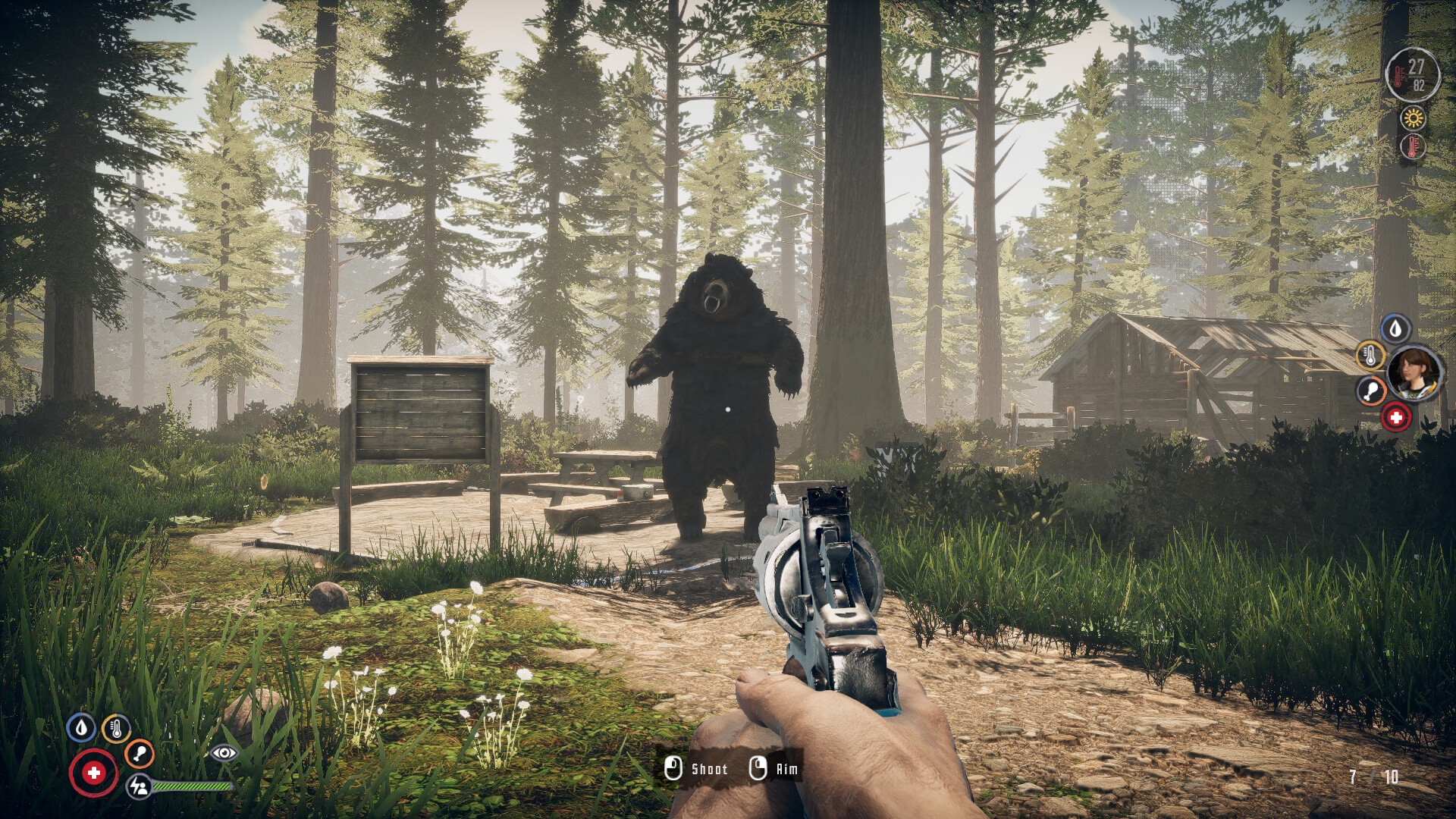
Task: Open the hunger drumstick indicator bottom-left
Action: click(140, 754)
